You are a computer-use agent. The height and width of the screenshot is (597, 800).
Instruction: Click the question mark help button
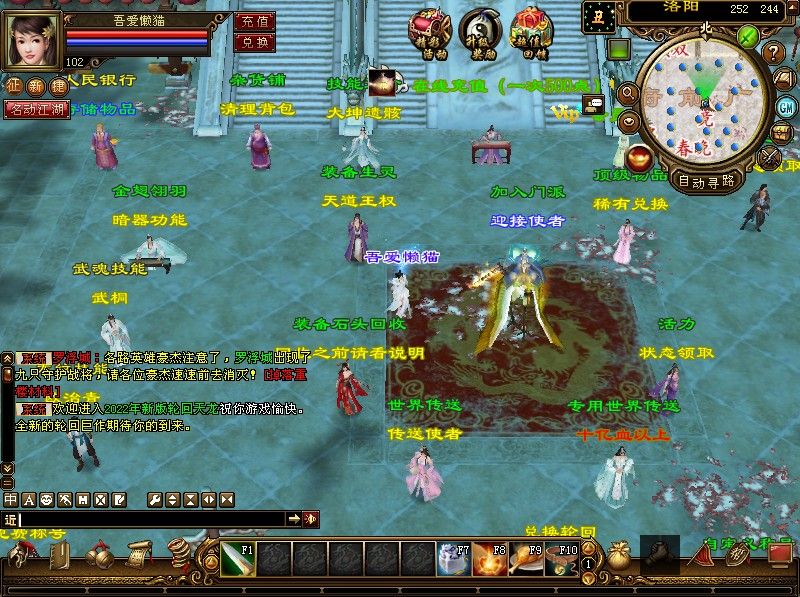point(773,52)
